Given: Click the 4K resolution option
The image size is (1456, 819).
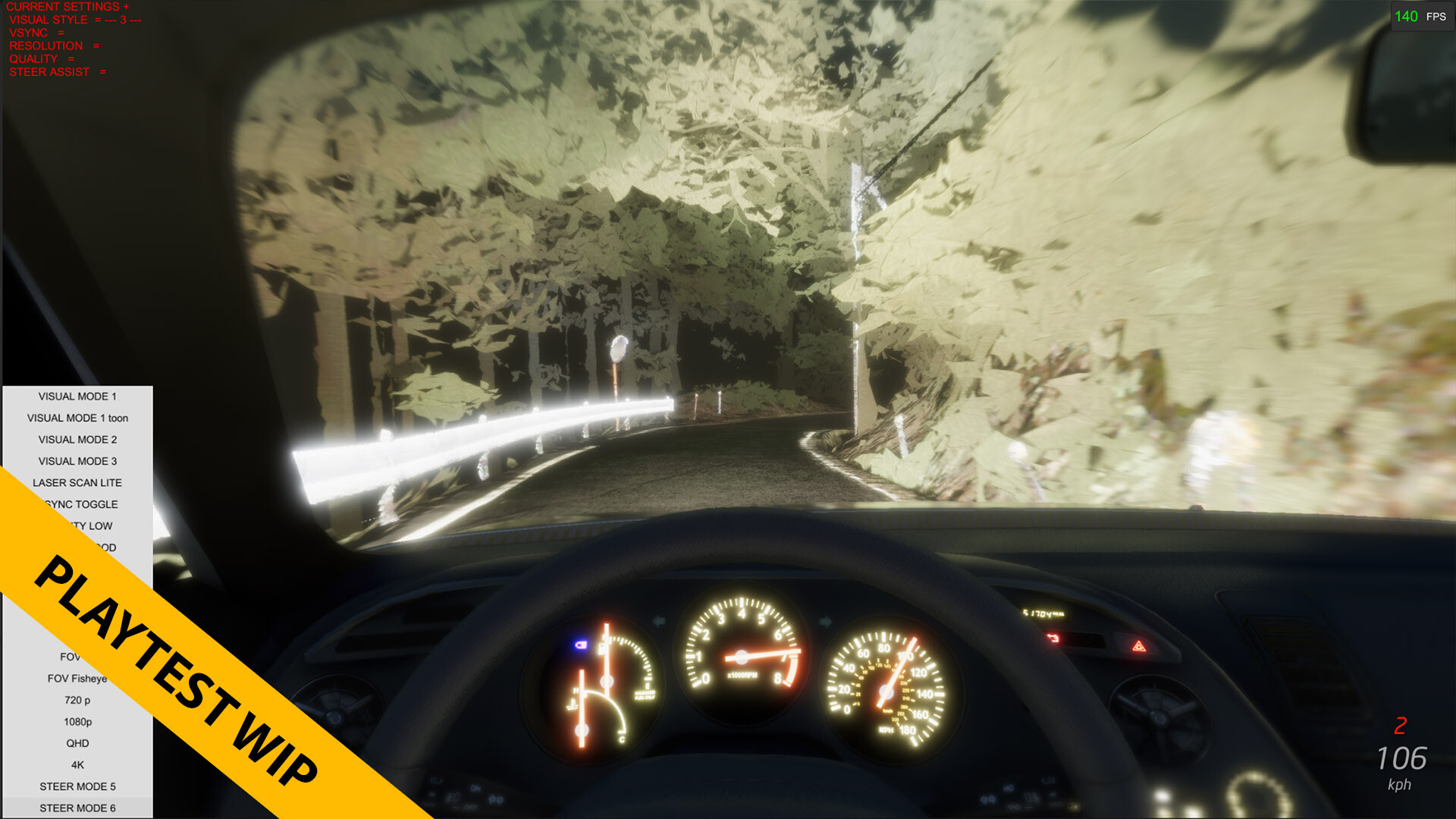Looking at the screenshot, I should click(x=76, y=765).
